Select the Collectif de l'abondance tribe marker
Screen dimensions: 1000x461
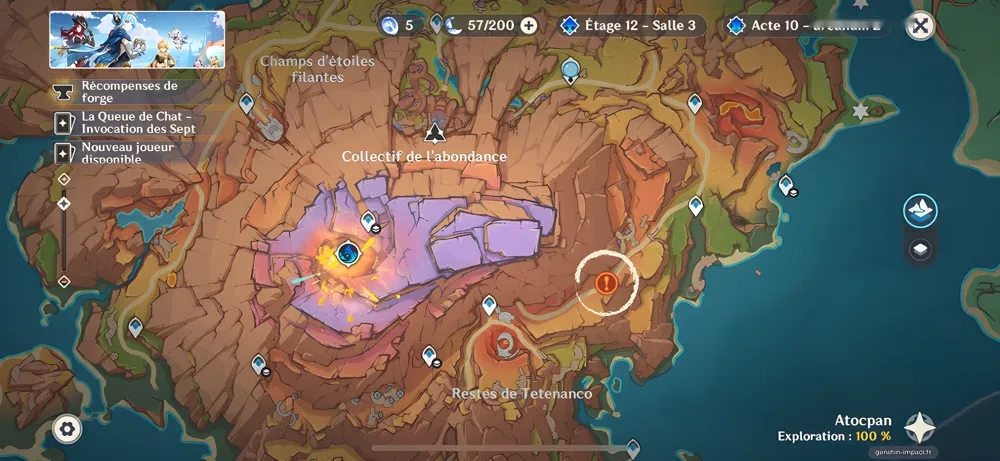tap(434, 133)
